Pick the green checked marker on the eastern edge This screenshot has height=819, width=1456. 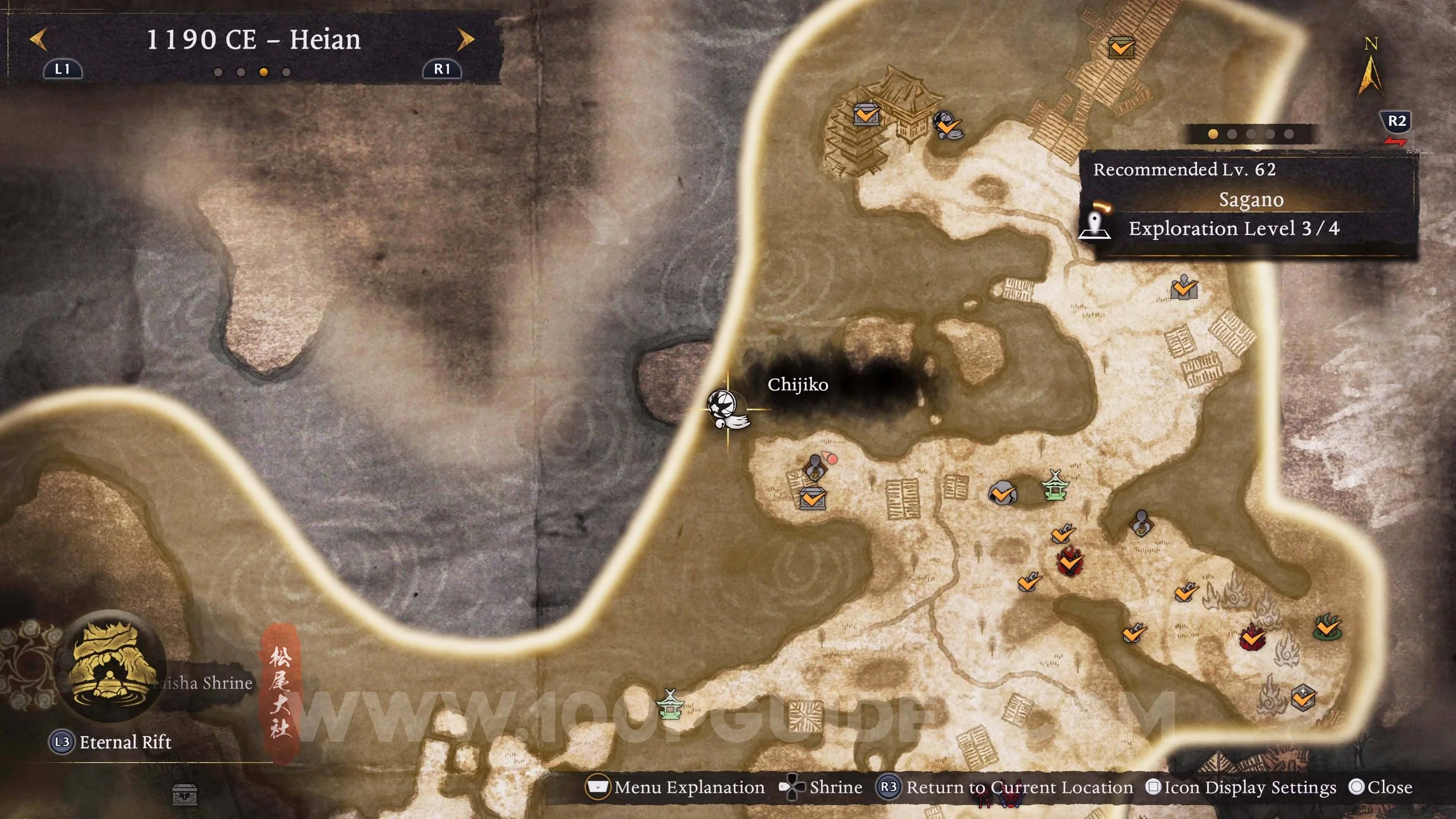click(1327, 627)
